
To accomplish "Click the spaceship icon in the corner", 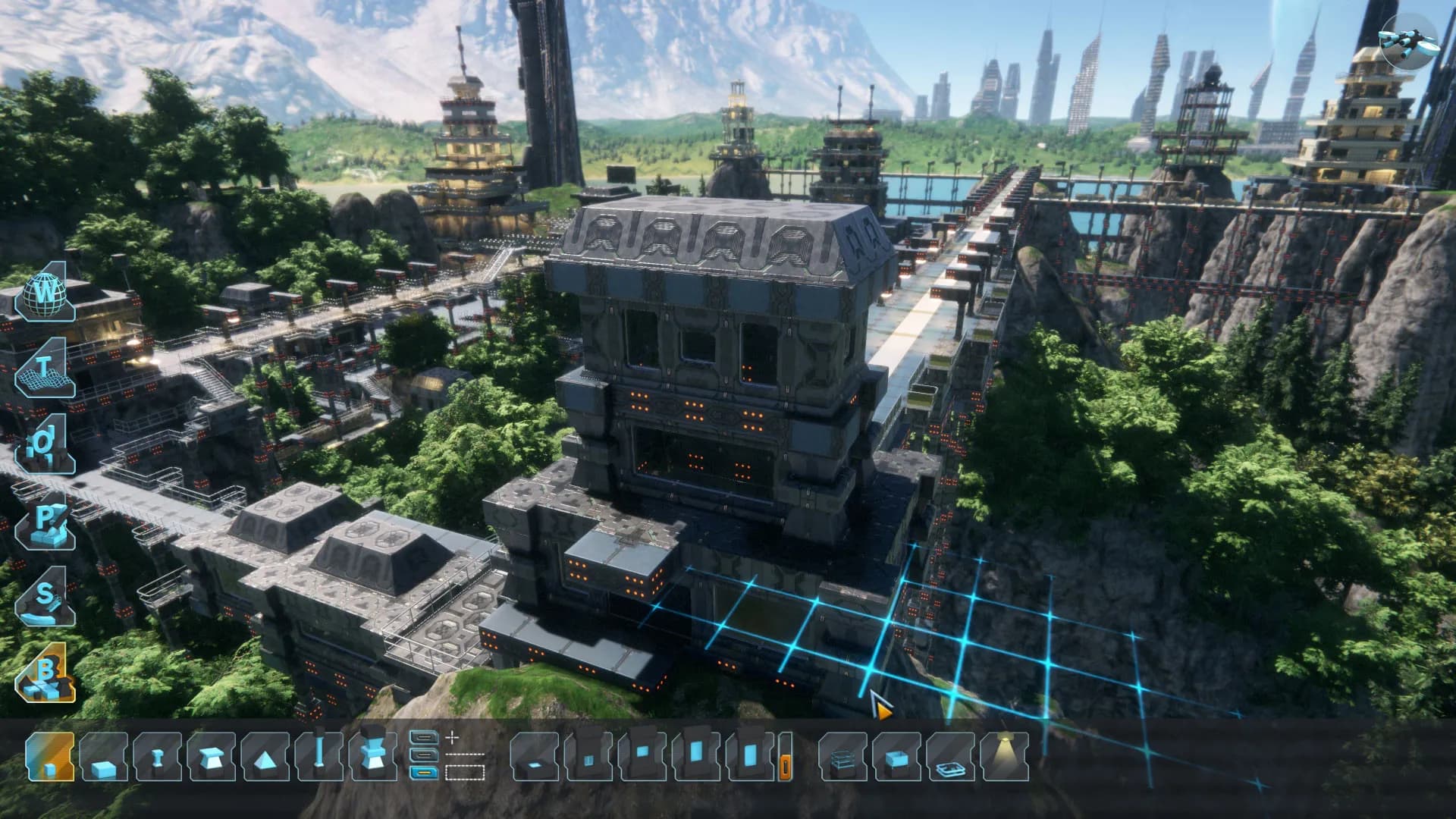I will pyautogui.click(x=1408, y=39).
